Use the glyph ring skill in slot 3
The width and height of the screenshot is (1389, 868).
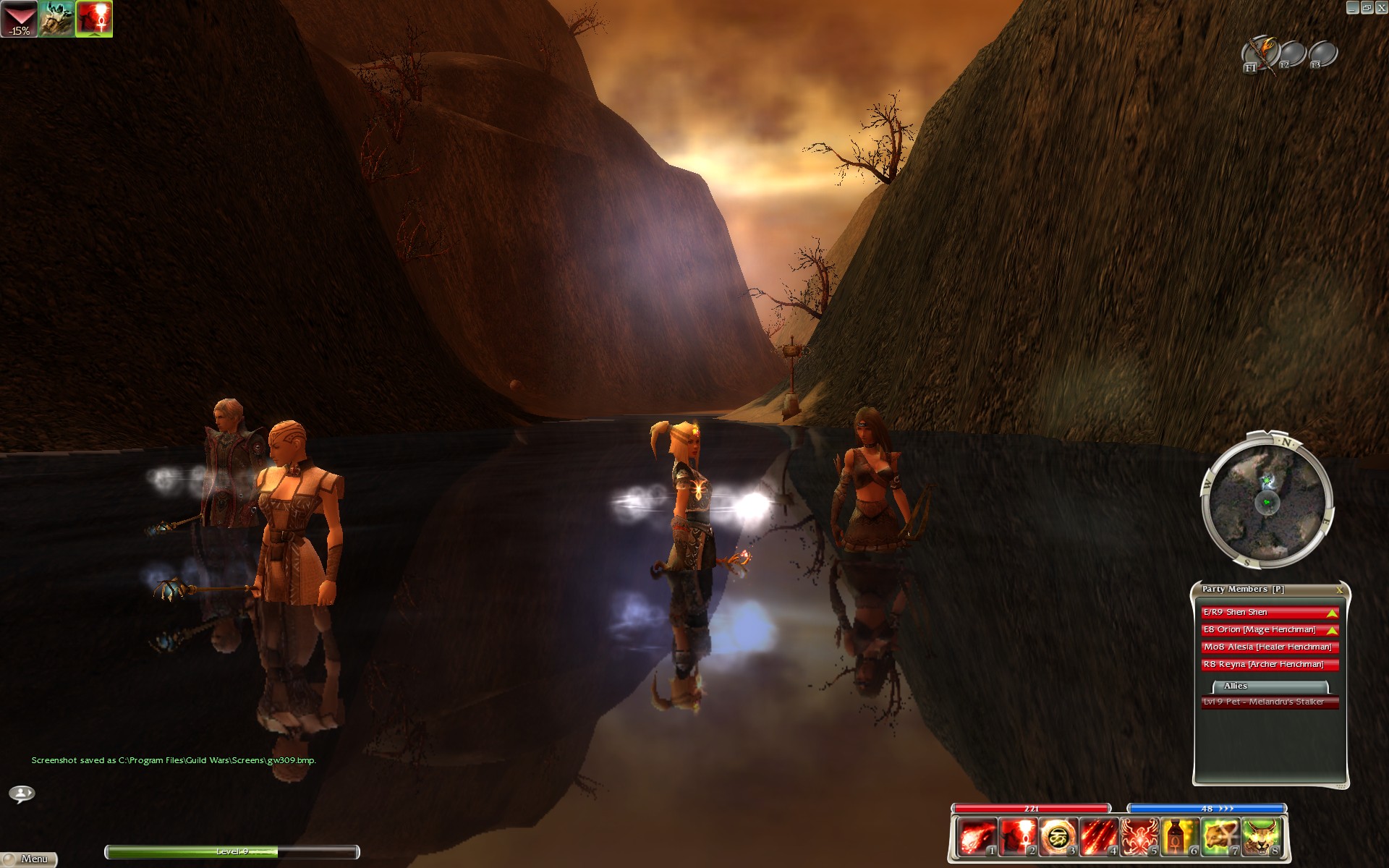[1057, 837]
